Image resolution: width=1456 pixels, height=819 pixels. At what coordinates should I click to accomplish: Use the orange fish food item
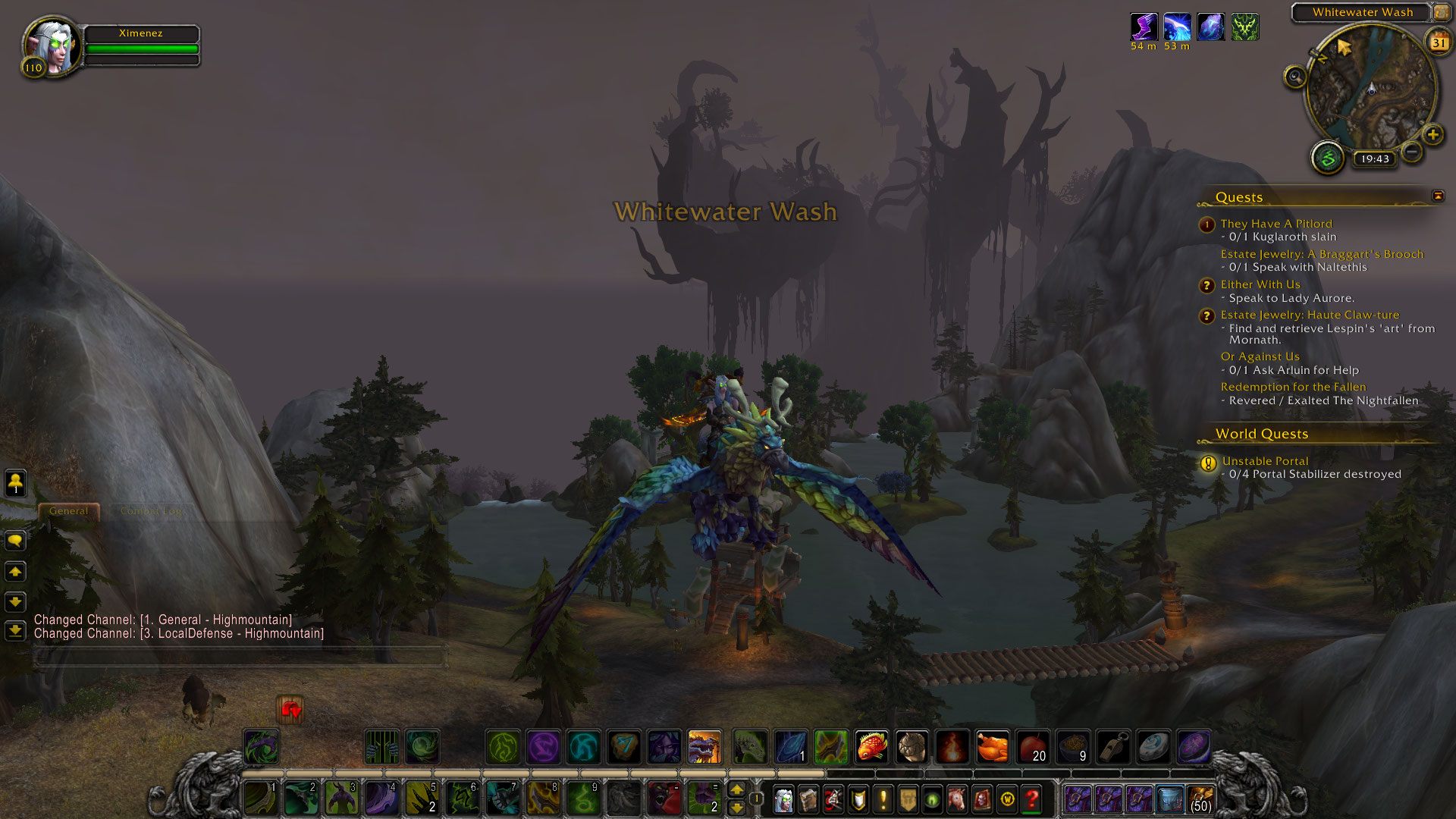(871, 747)
